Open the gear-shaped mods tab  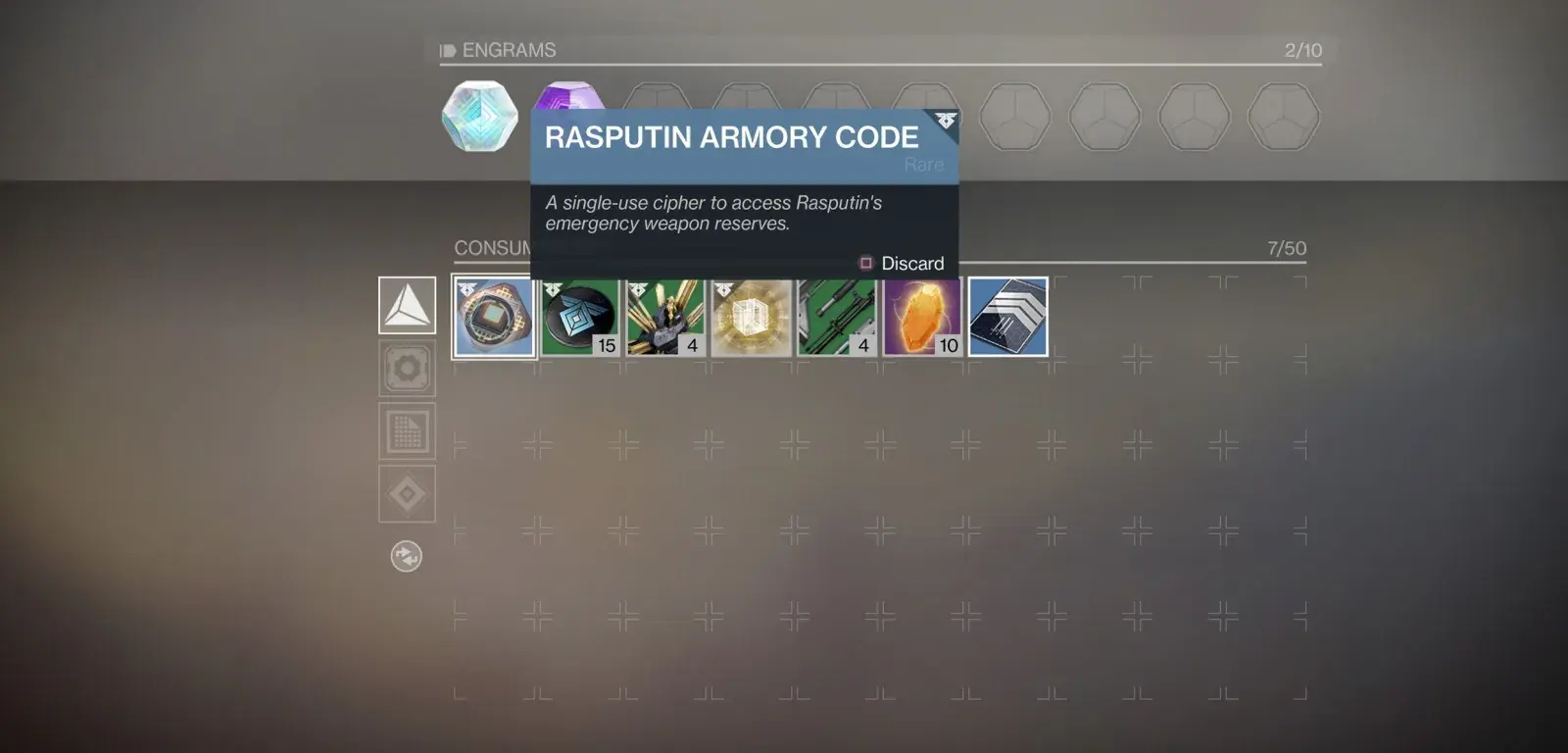[x=408, y=369]
